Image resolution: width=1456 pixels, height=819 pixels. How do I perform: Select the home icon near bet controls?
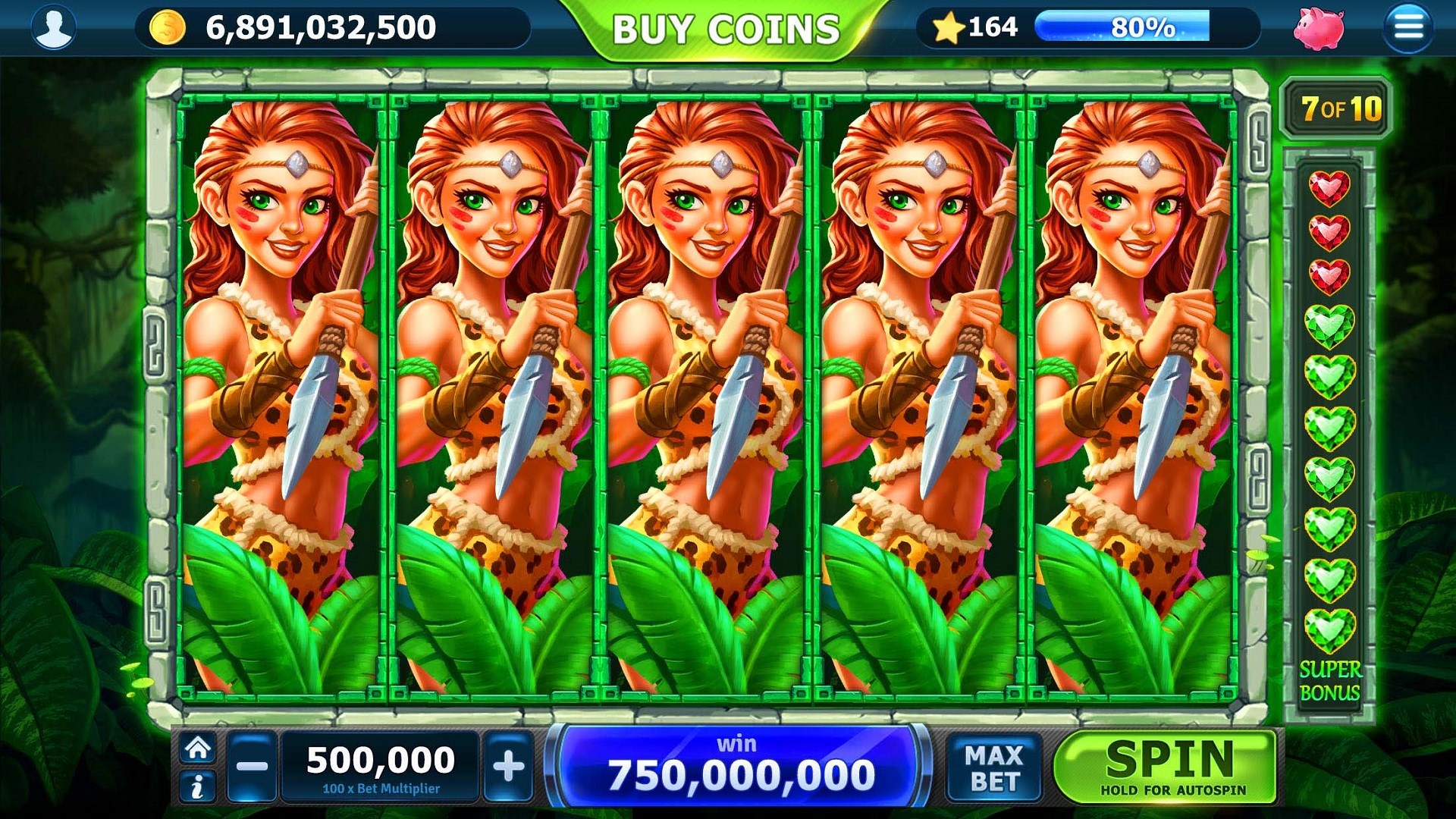(x=199, y=749)
